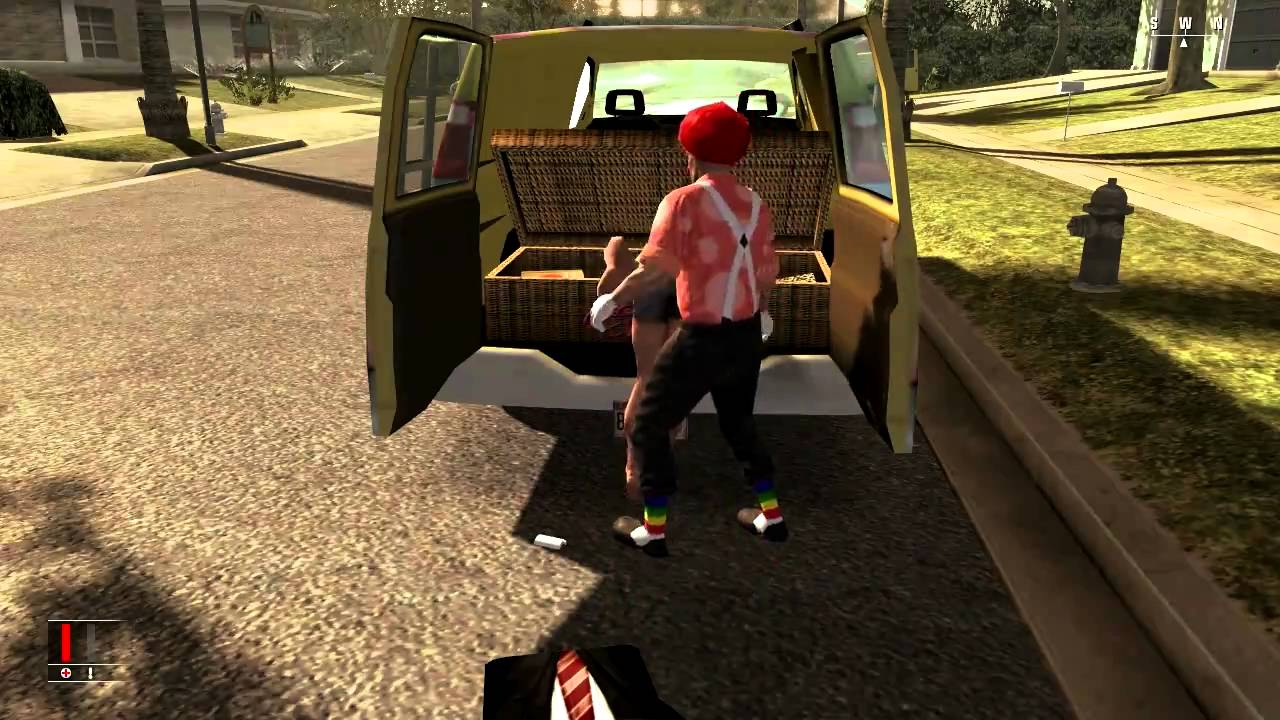Open the left rear van door

click(x=423, y=240)
